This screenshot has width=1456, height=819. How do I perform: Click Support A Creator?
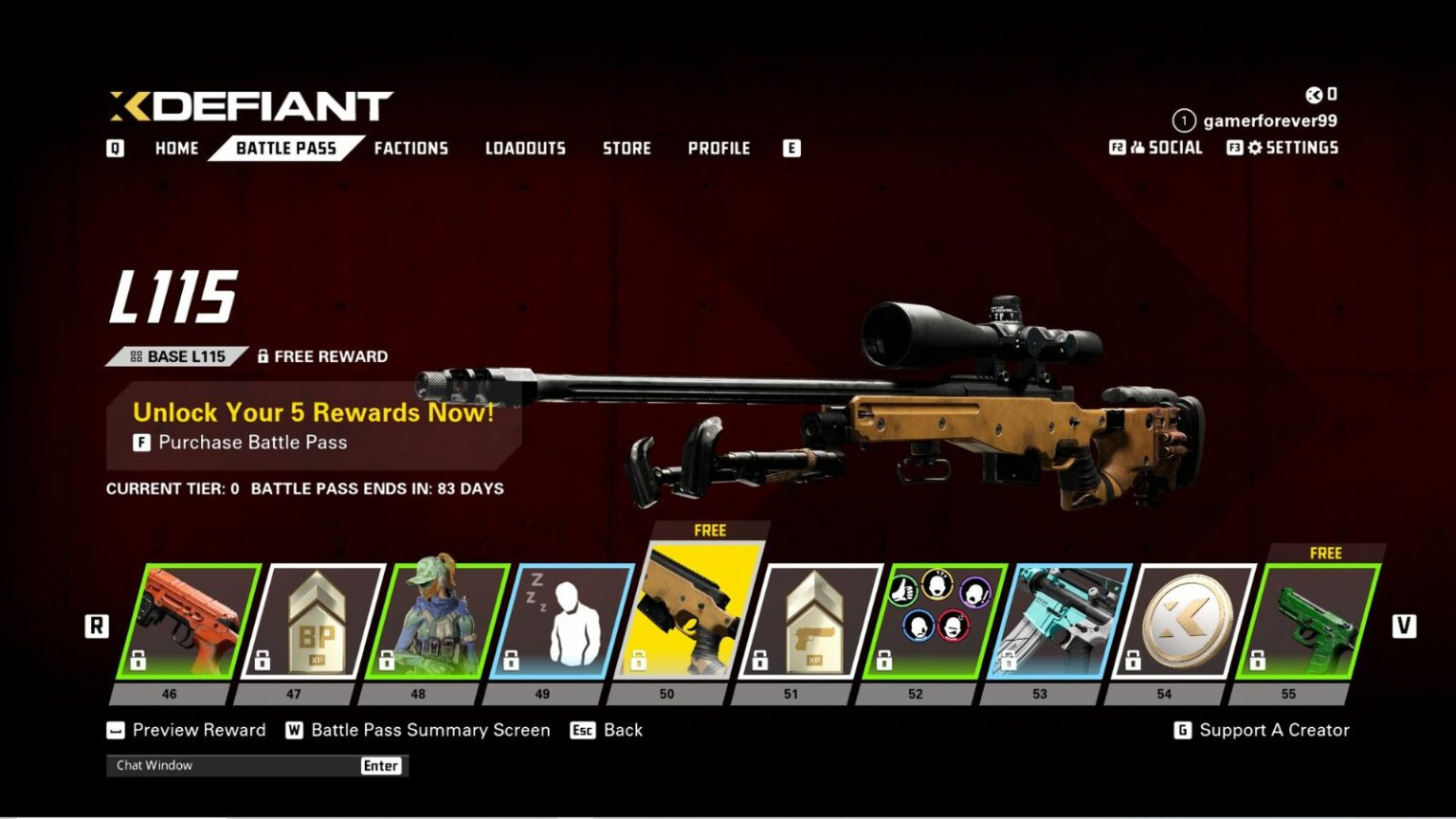[x=1274, y=730]
